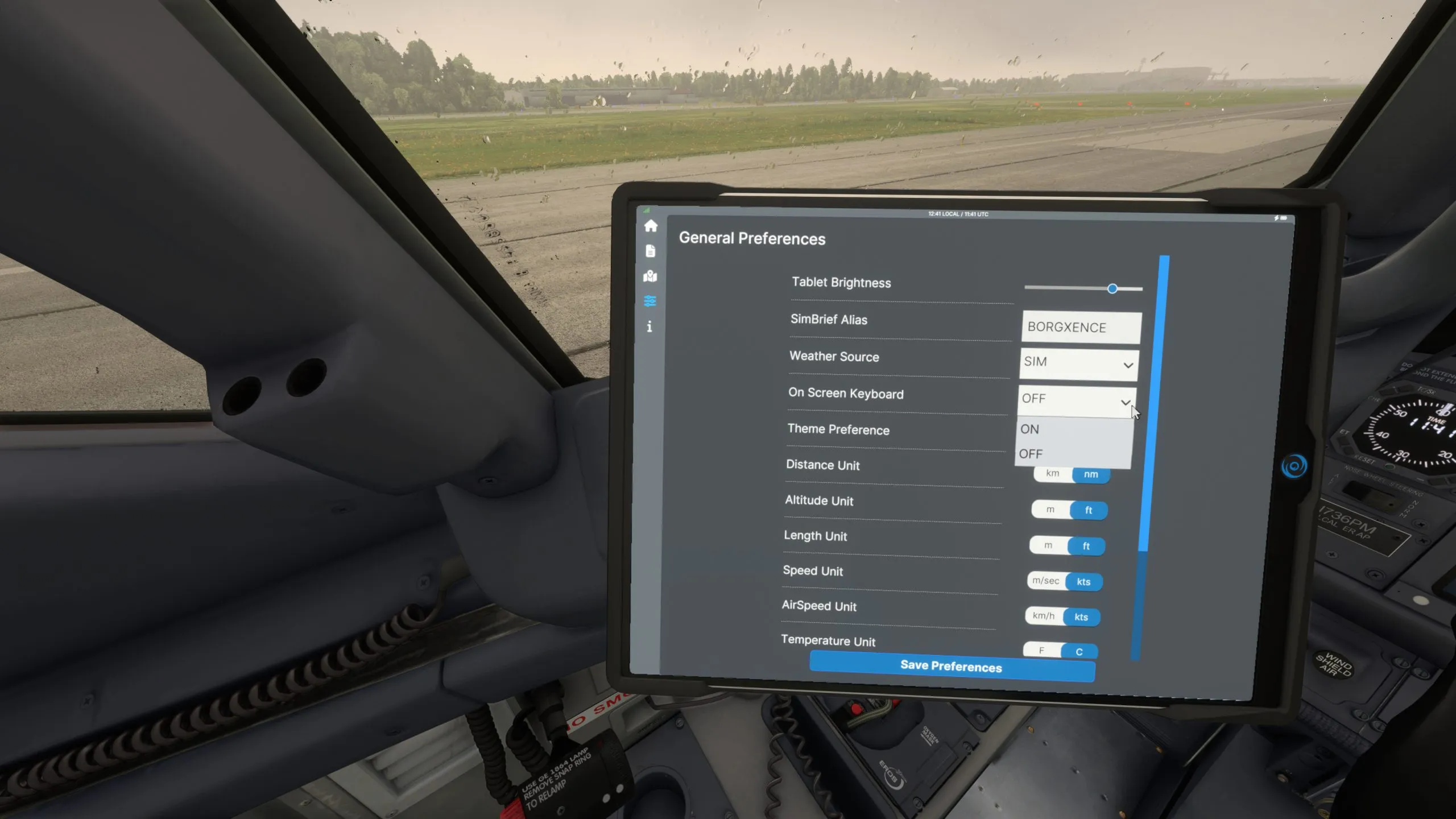Set Distance Unit to nm
This screenshot has width=1456, height=819.
tap(1090, 474)
